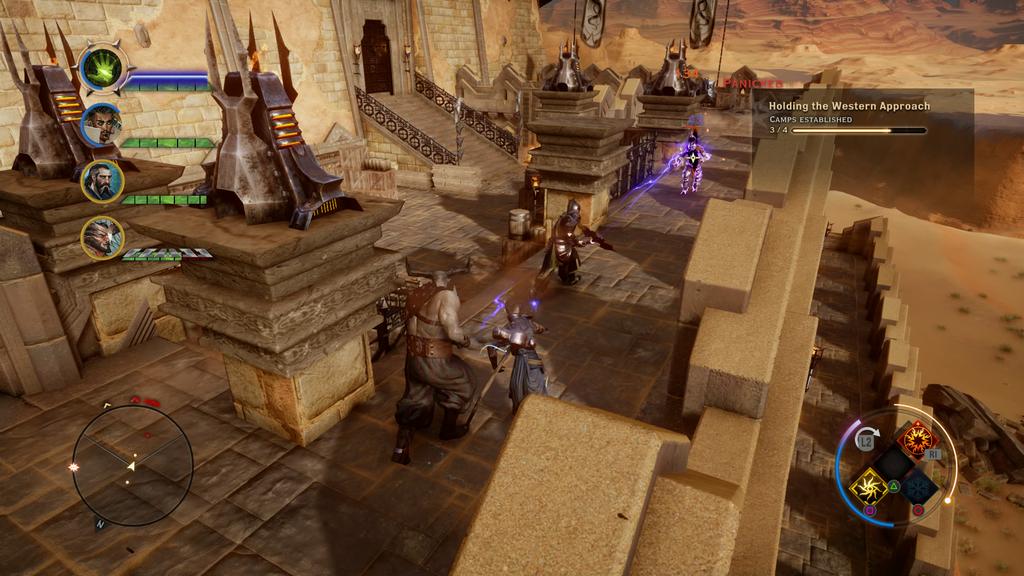1024x576 pixels.
Task: Use the yellow swirling sun ability
Action: click(868, 487)
